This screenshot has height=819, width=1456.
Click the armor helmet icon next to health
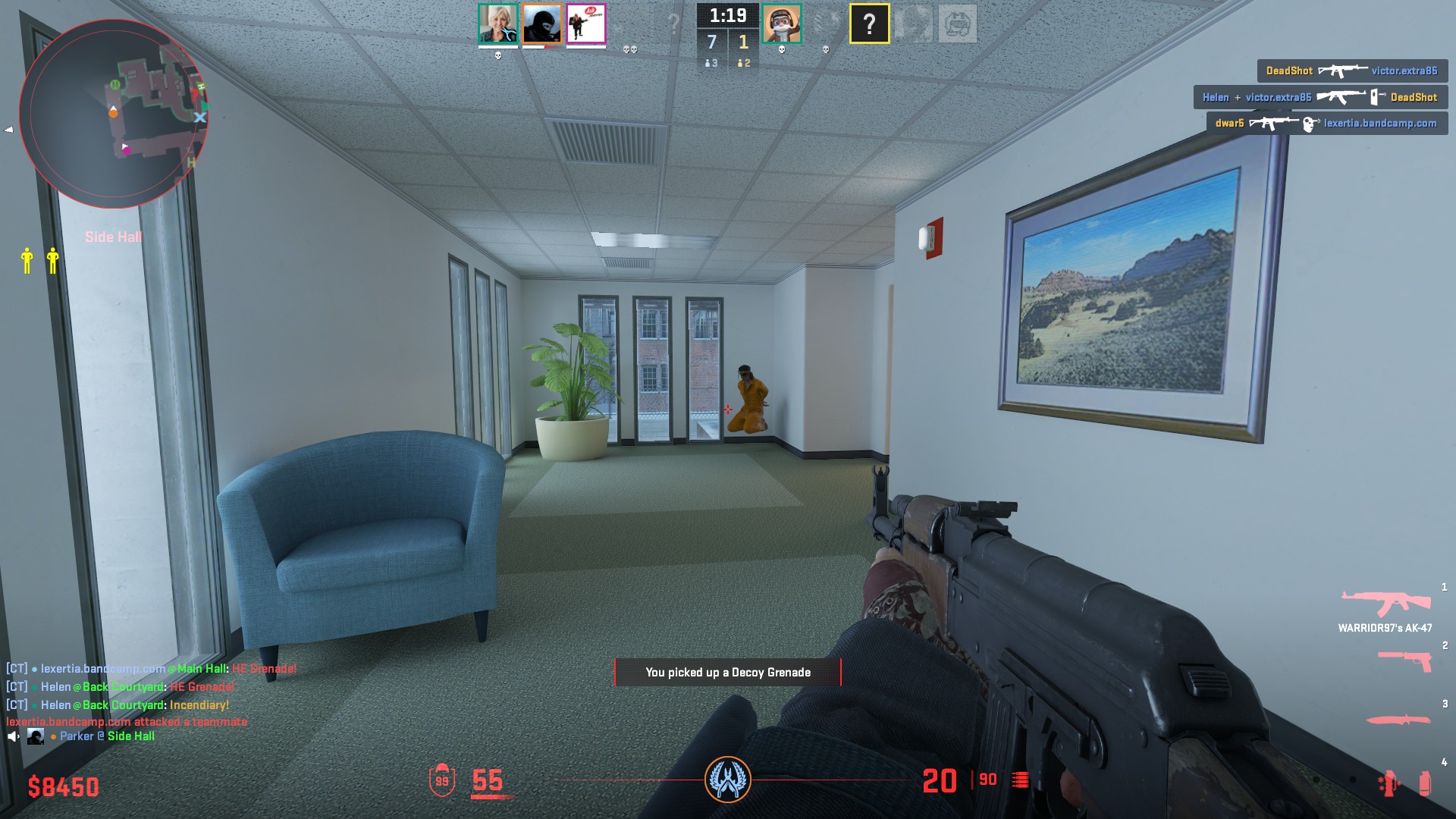click(x=442, y=778)
